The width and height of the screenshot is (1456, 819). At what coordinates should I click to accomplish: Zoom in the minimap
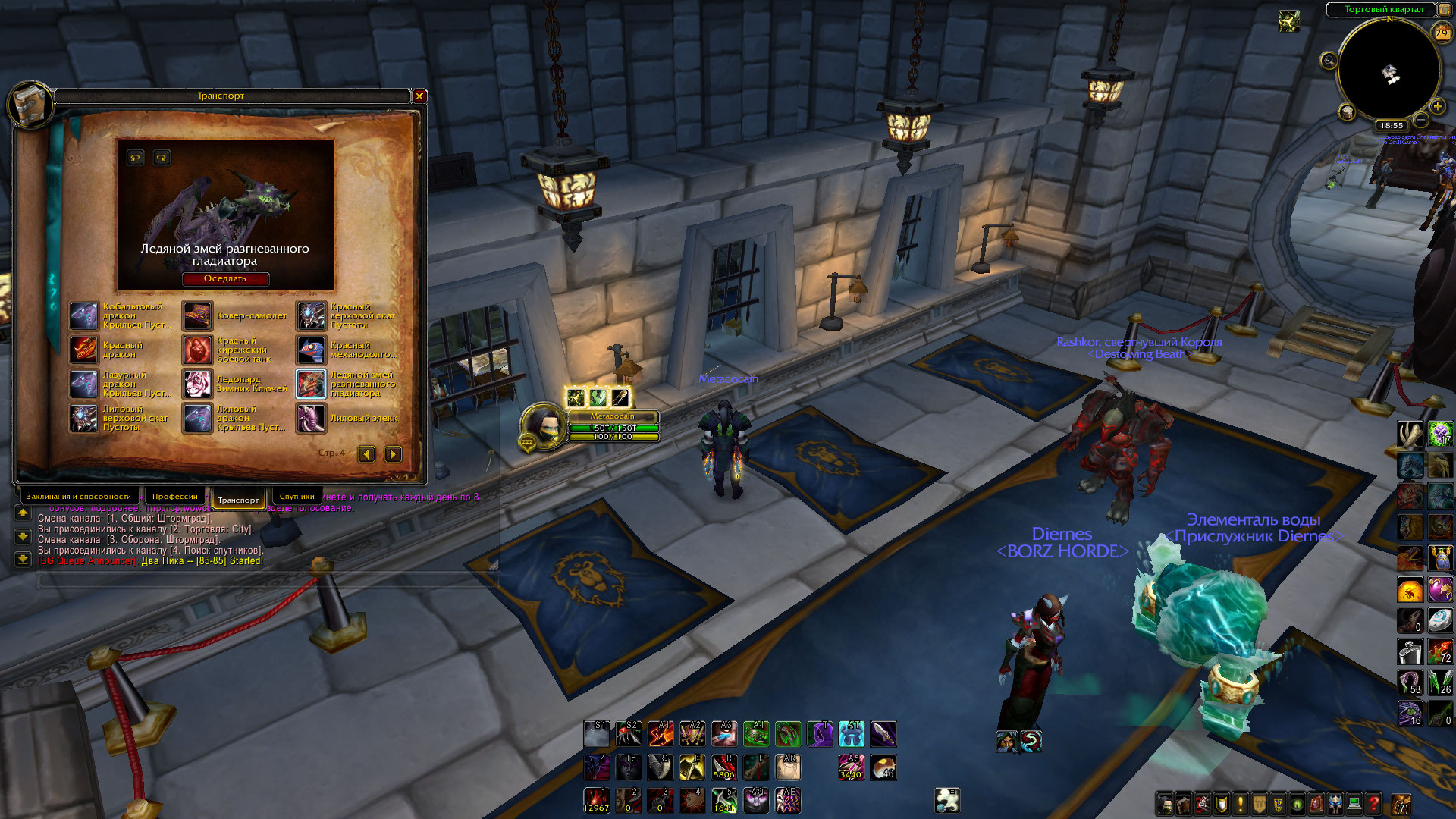[1437, 107]
